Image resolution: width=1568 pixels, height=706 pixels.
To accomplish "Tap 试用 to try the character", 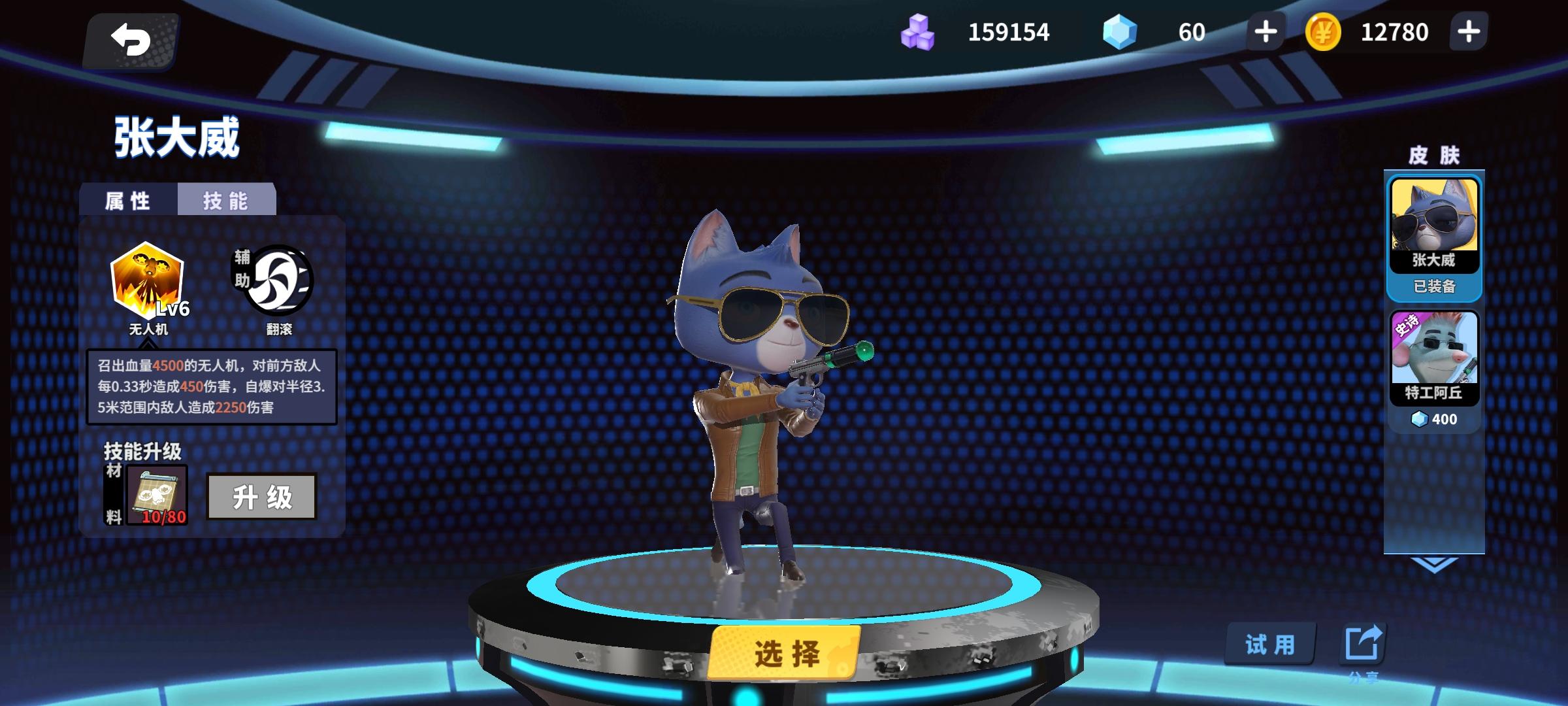I will [x=1269, y=644].
